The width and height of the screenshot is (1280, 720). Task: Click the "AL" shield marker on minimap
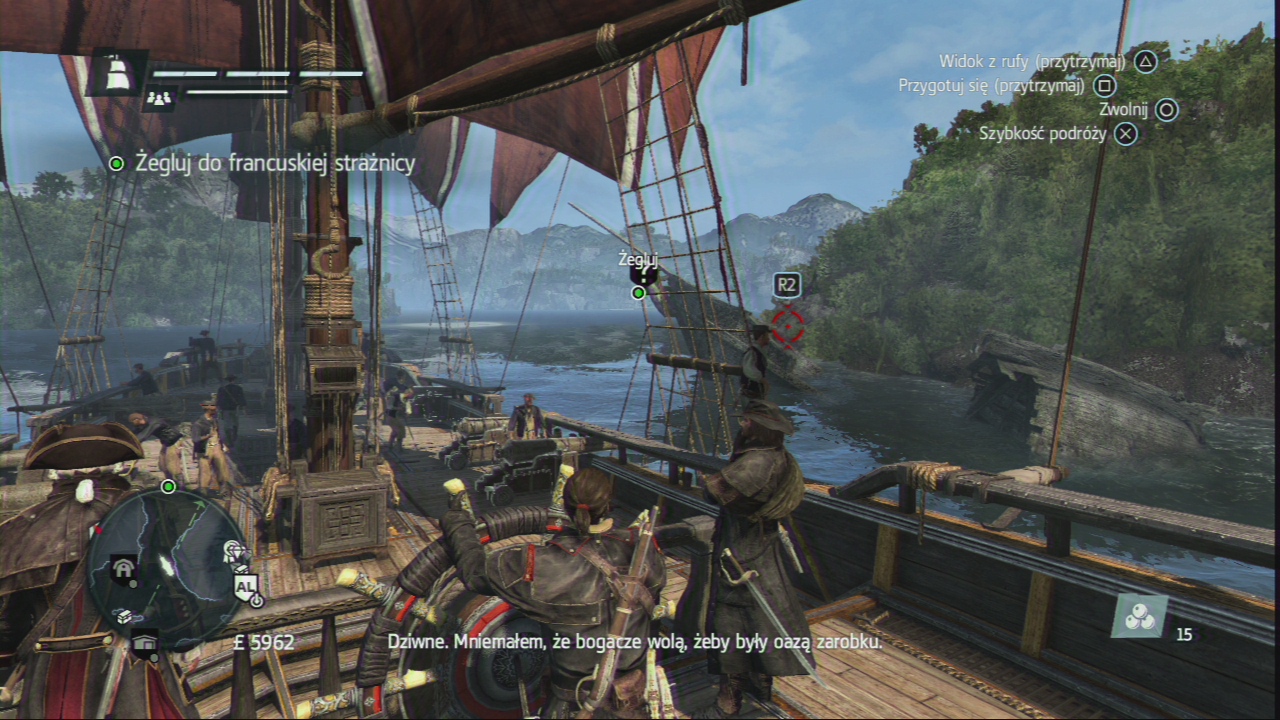245,587
